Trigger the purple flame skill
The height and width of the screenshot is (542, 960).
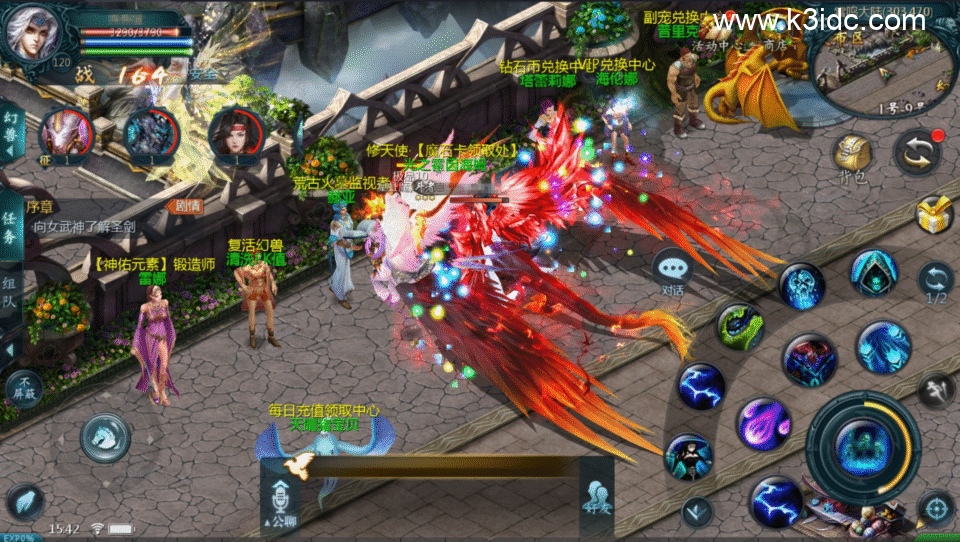(x=764, y=423)
